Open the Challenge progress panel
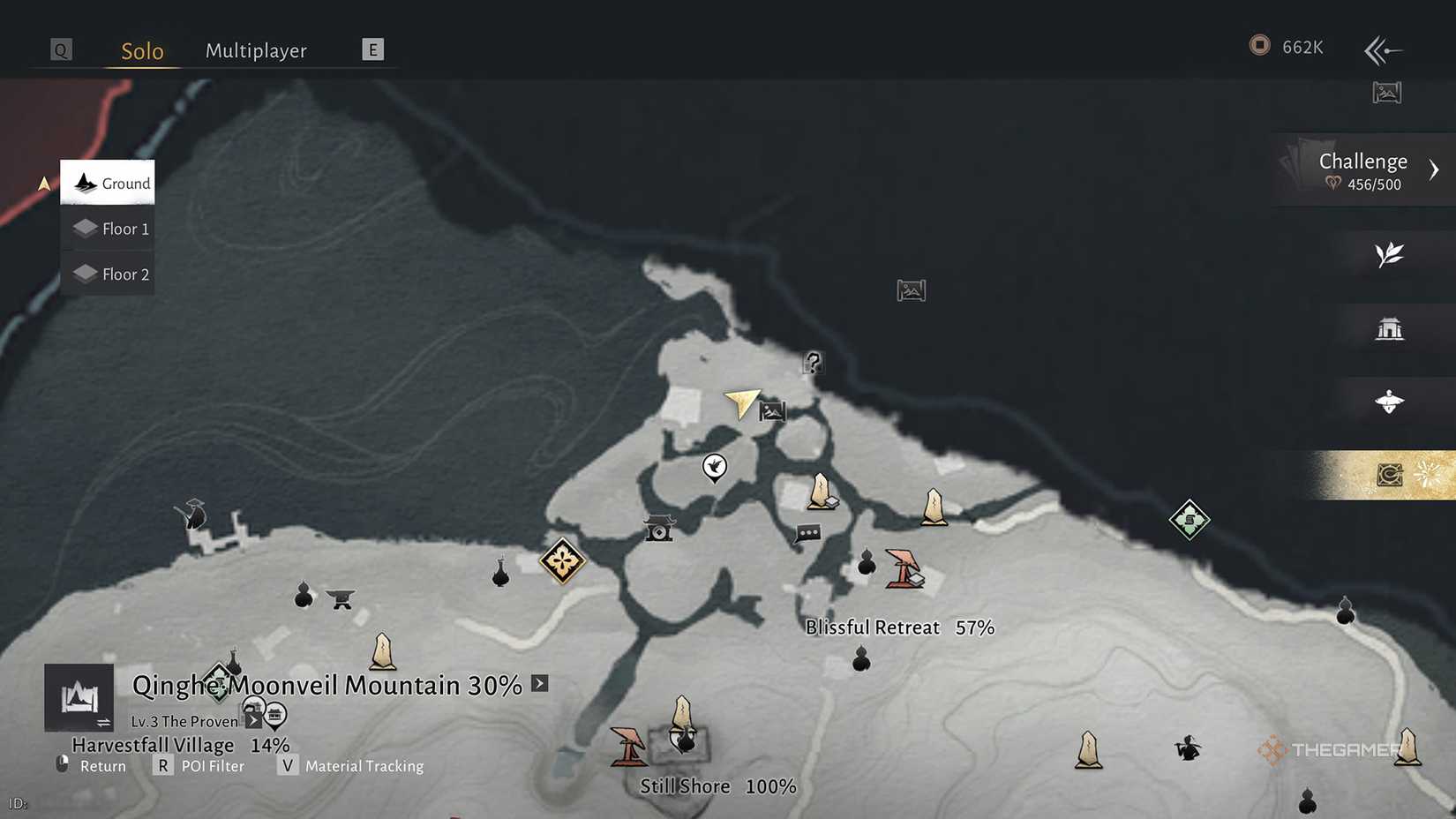Image resolution: width=1456 pixels, height=819 pixels. [1363, 170]
